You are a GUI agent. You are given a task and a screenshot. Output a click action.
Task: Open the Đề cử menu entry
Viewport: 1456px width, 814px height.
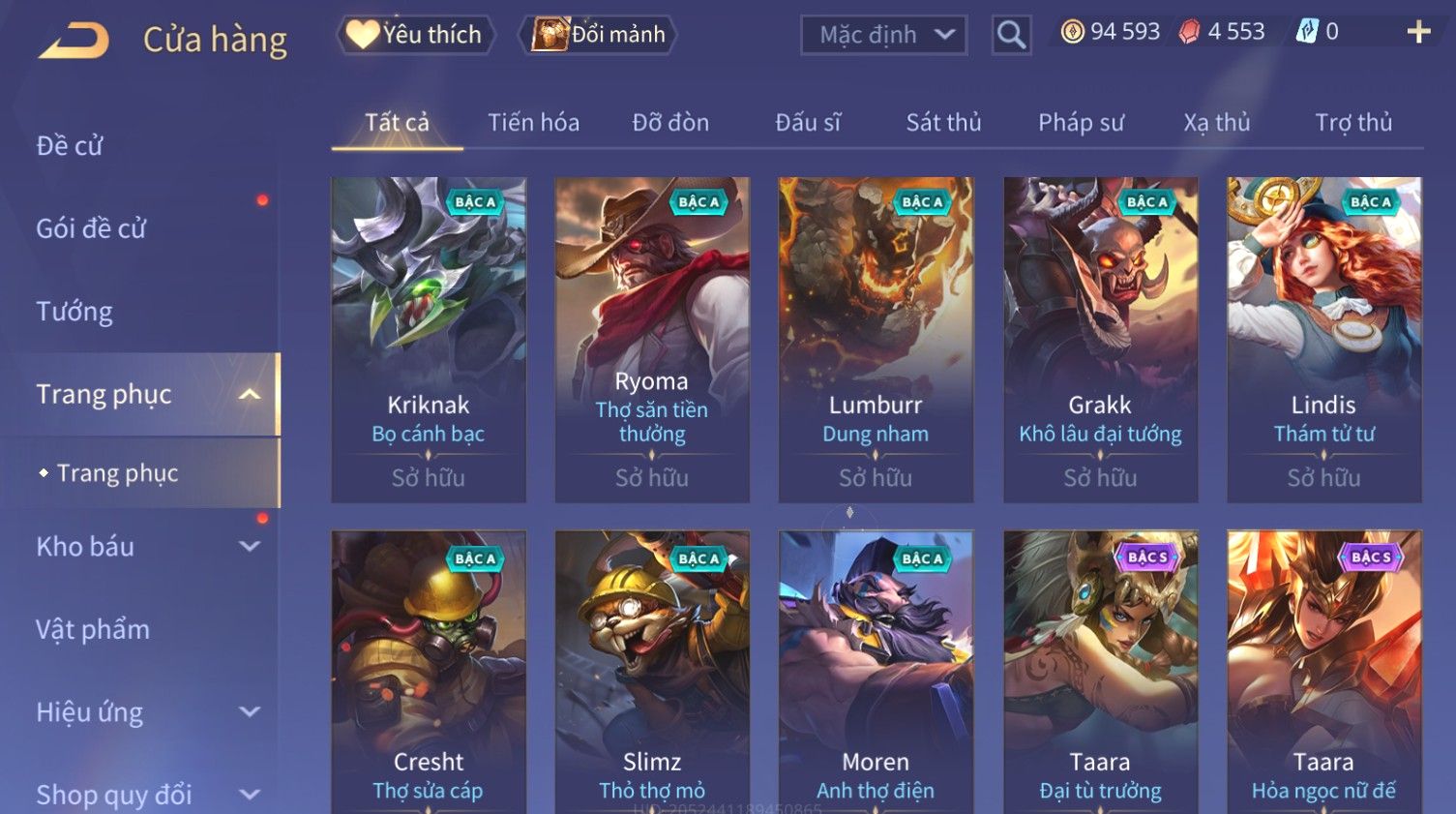point(70,146)
